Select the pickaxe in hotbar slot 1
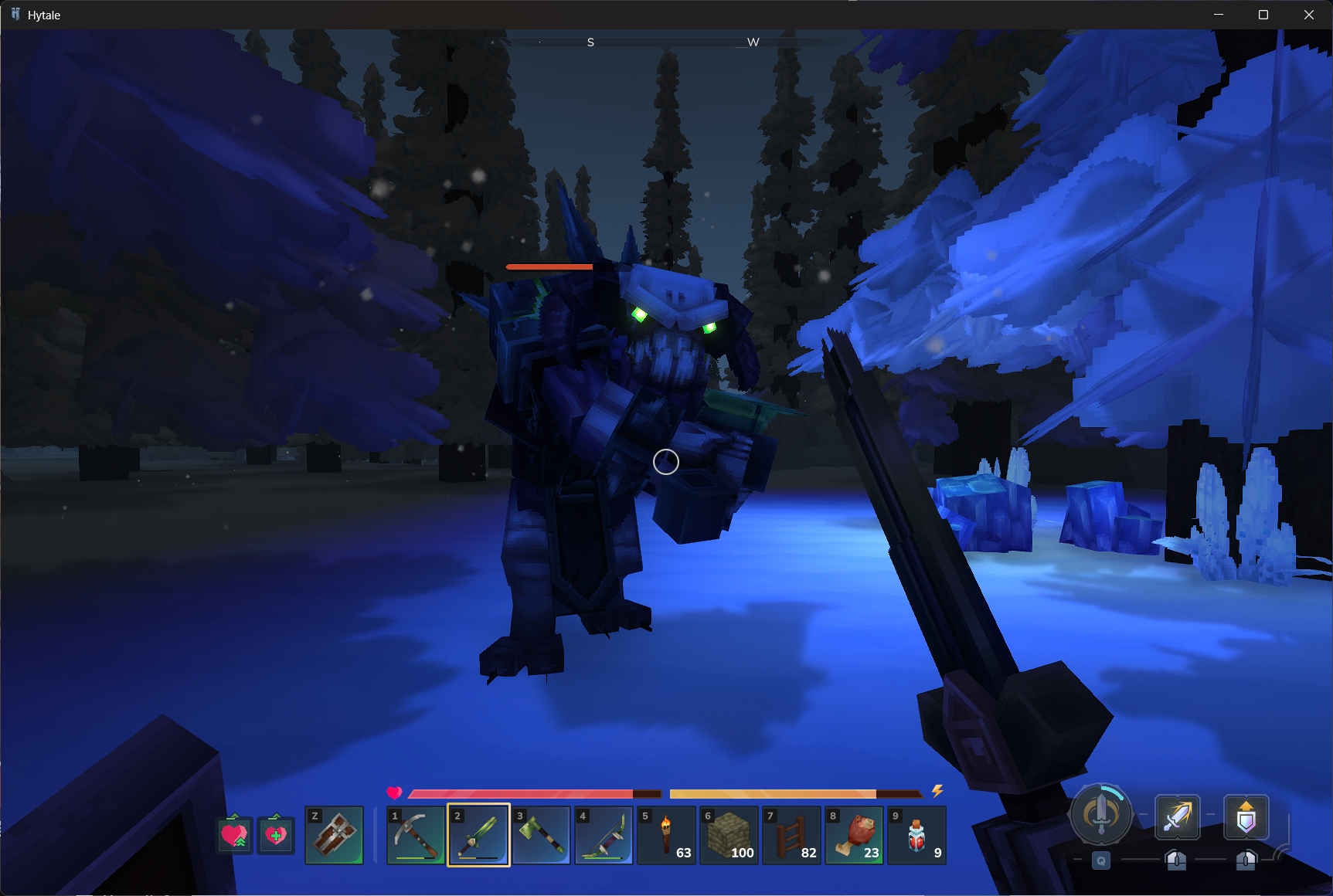Image resolution: width=1333 pixels, height=896 pixels. pyautogui.click(x=416, y=835)
